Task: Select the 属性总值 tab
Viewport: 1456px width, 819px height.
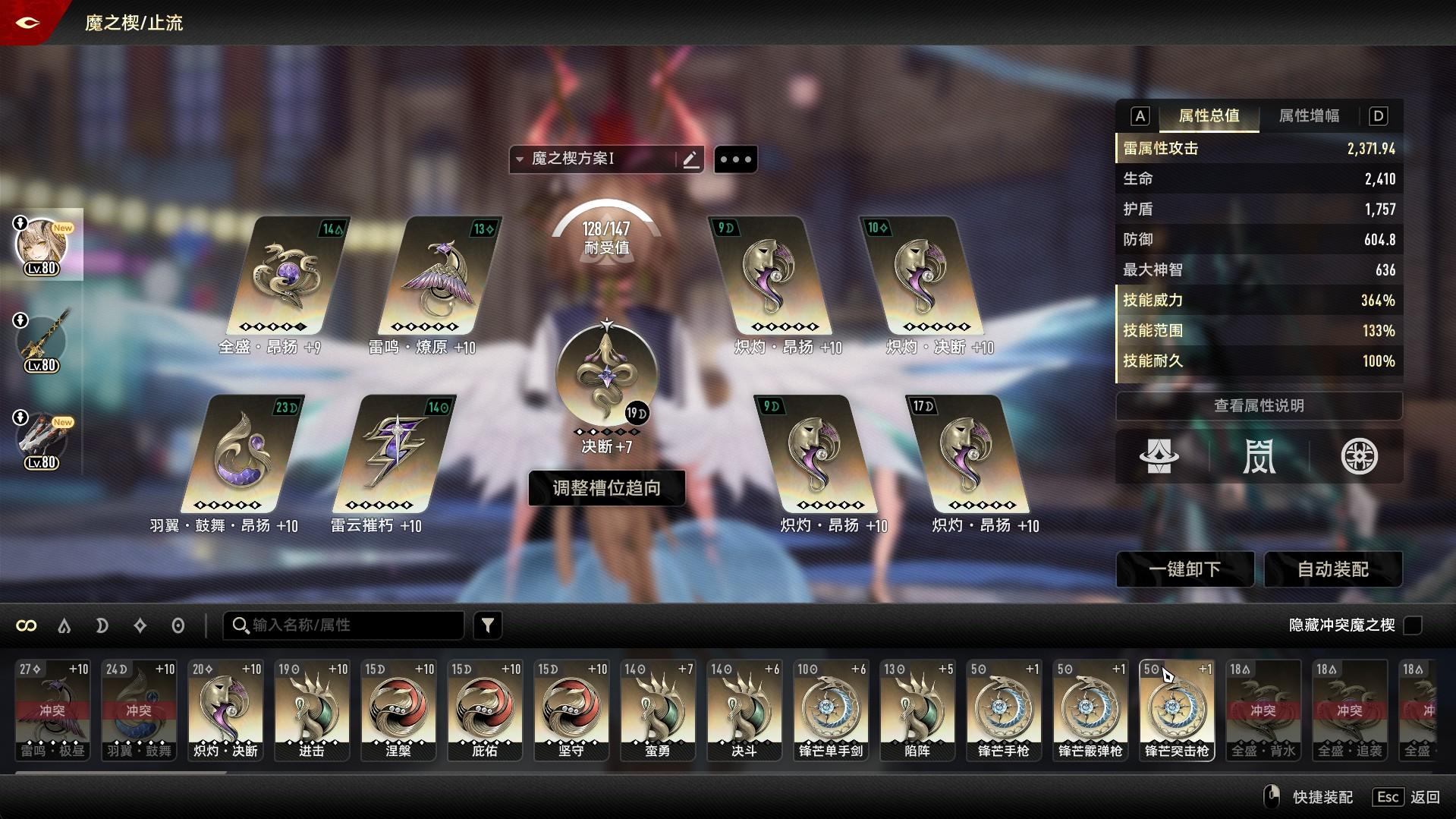Action: coord(1209,116)
